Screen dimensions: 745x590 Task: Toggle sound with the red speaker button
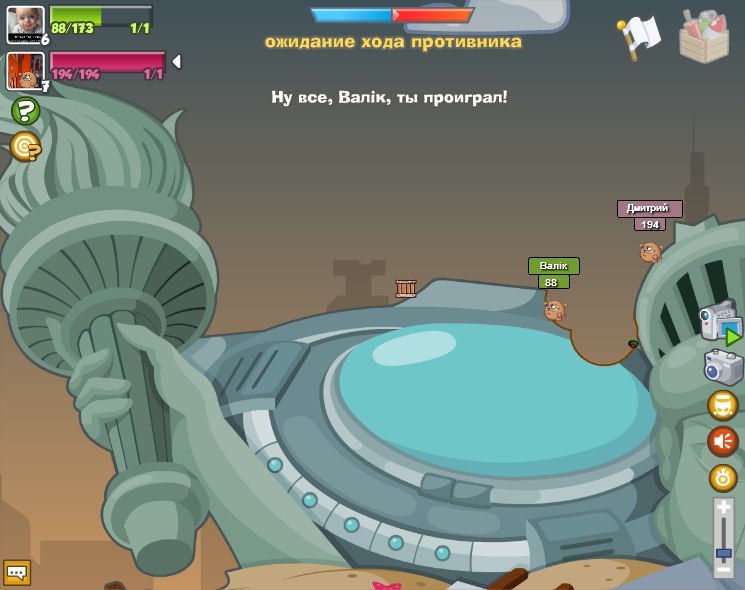tap(723, 440)
